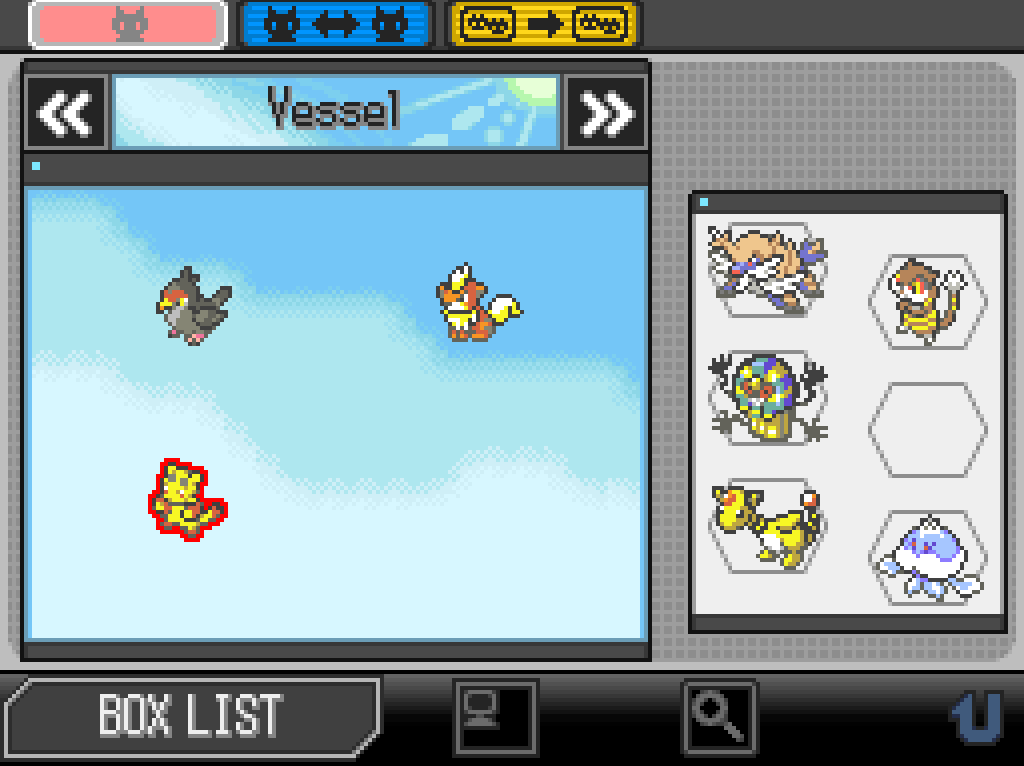This screenshot has height=766, width=1024.
Task: Switch to the yellow item-transfer mode tab
Action: point(543,25)
